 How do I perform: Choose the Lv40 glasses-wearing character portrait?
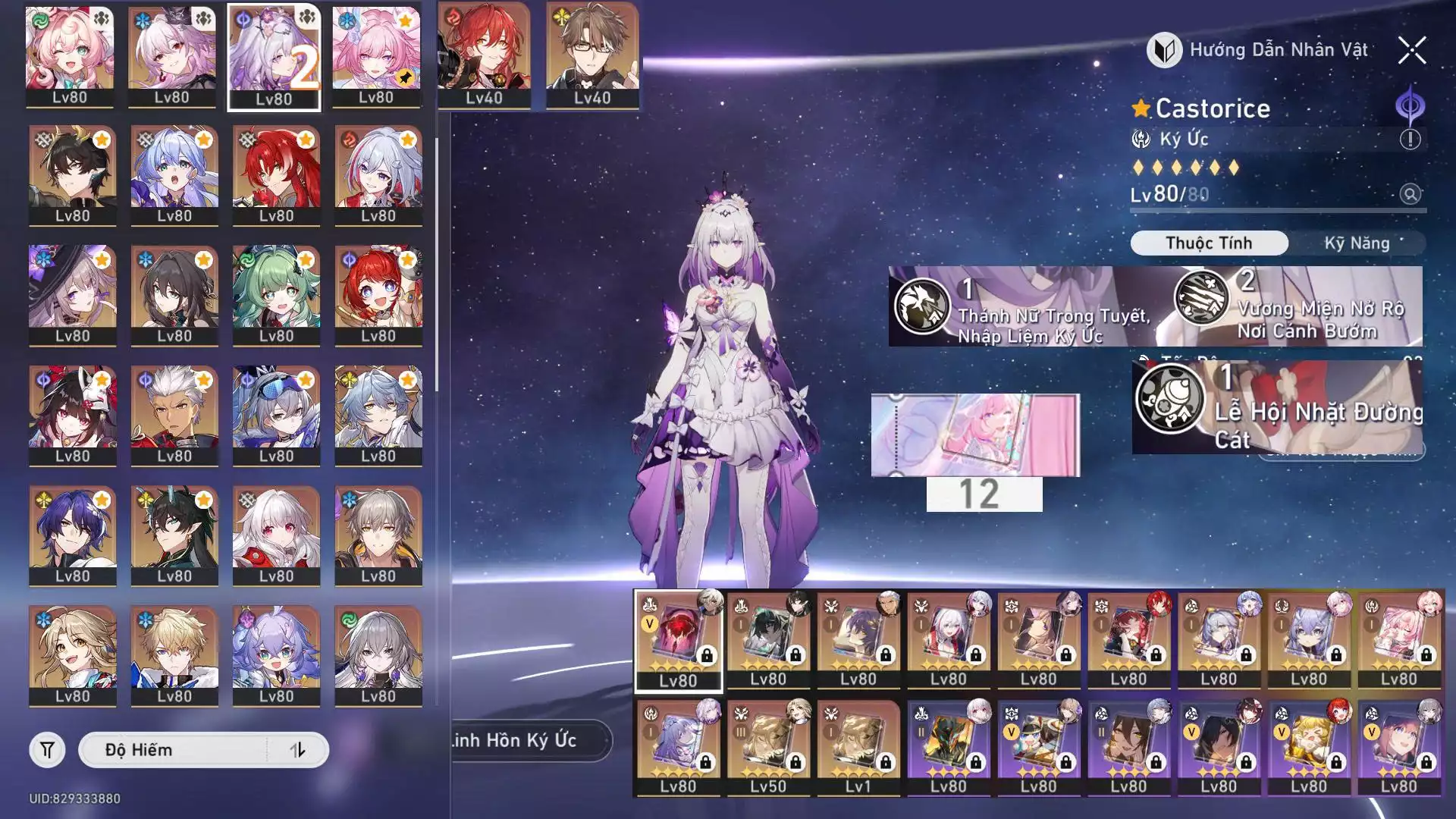(592, 55)
